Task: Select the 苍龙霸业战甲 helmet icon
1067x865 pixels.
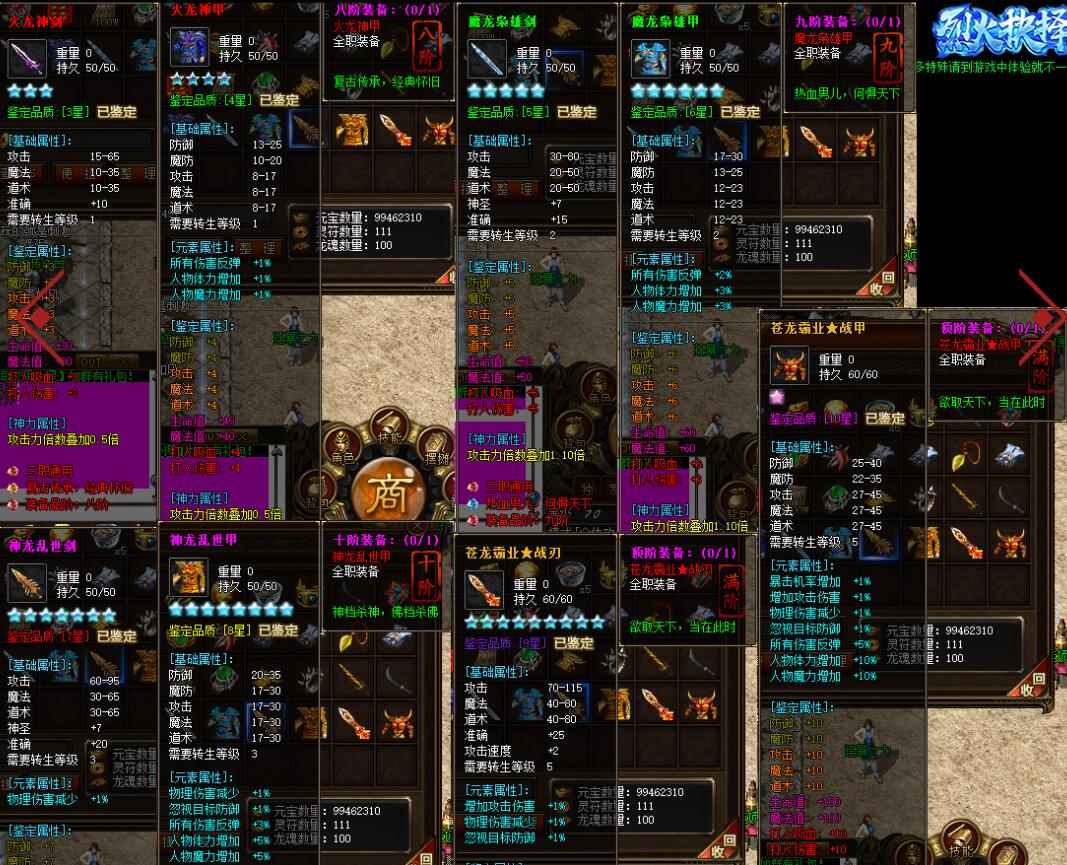Action: pyautogui.click(x=789, y=365)
